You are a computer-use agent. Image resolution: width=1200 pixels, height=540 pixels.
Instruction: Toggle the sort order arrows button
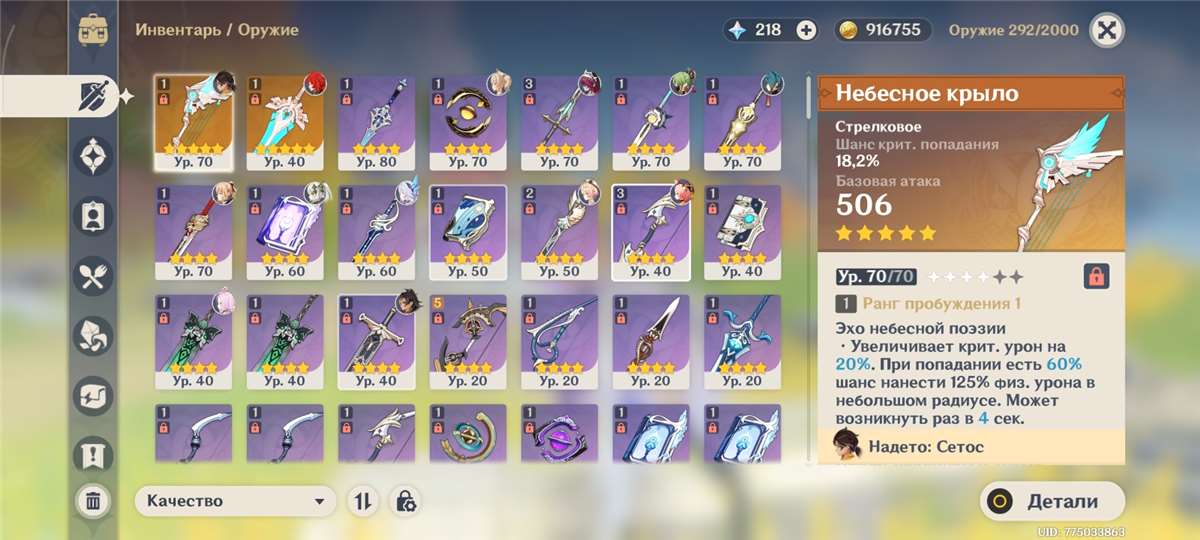(x=361, y=501)
